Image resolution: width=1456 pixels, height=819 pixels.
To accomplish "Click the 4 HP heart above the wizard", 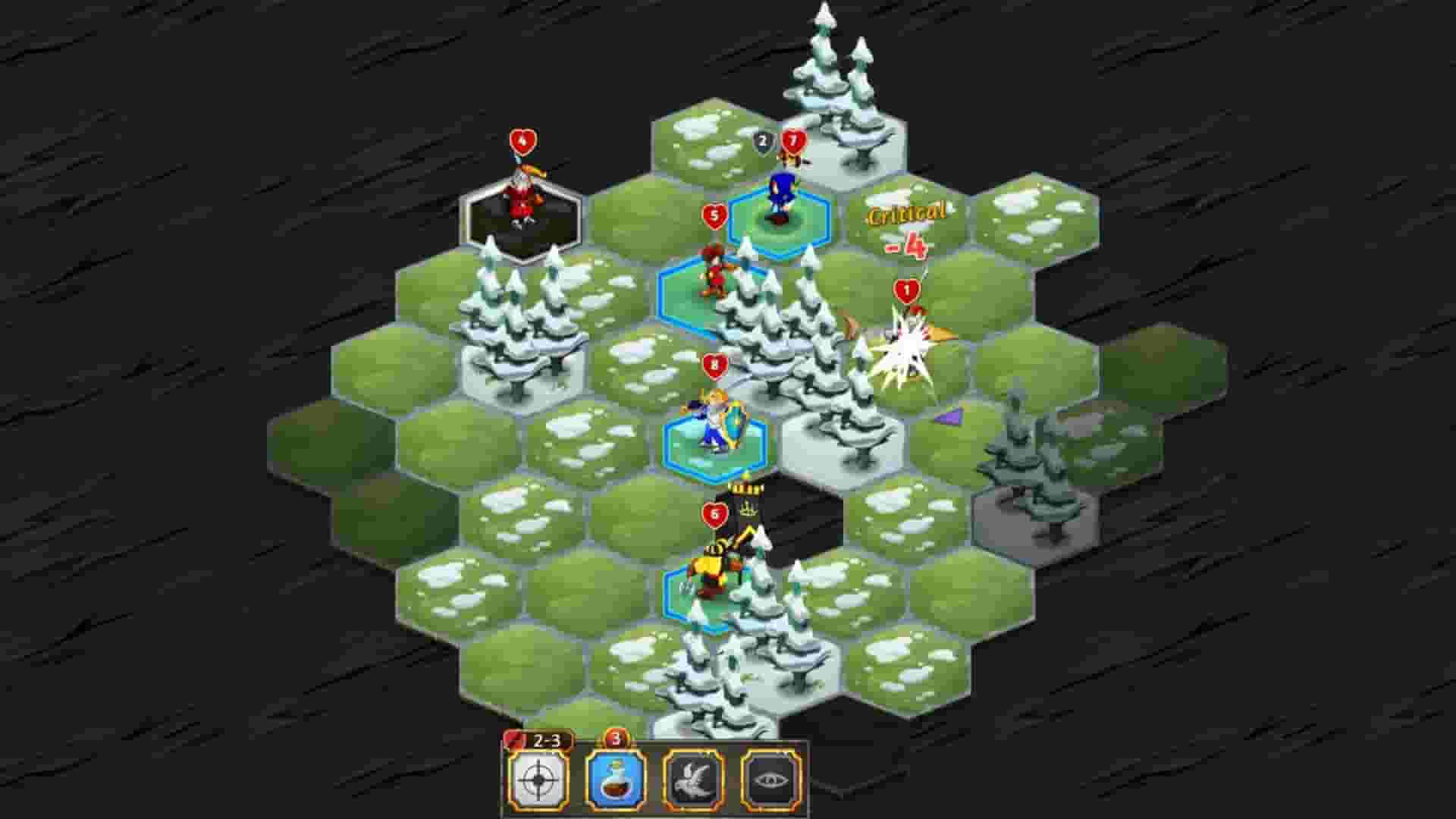I will 521,141.
